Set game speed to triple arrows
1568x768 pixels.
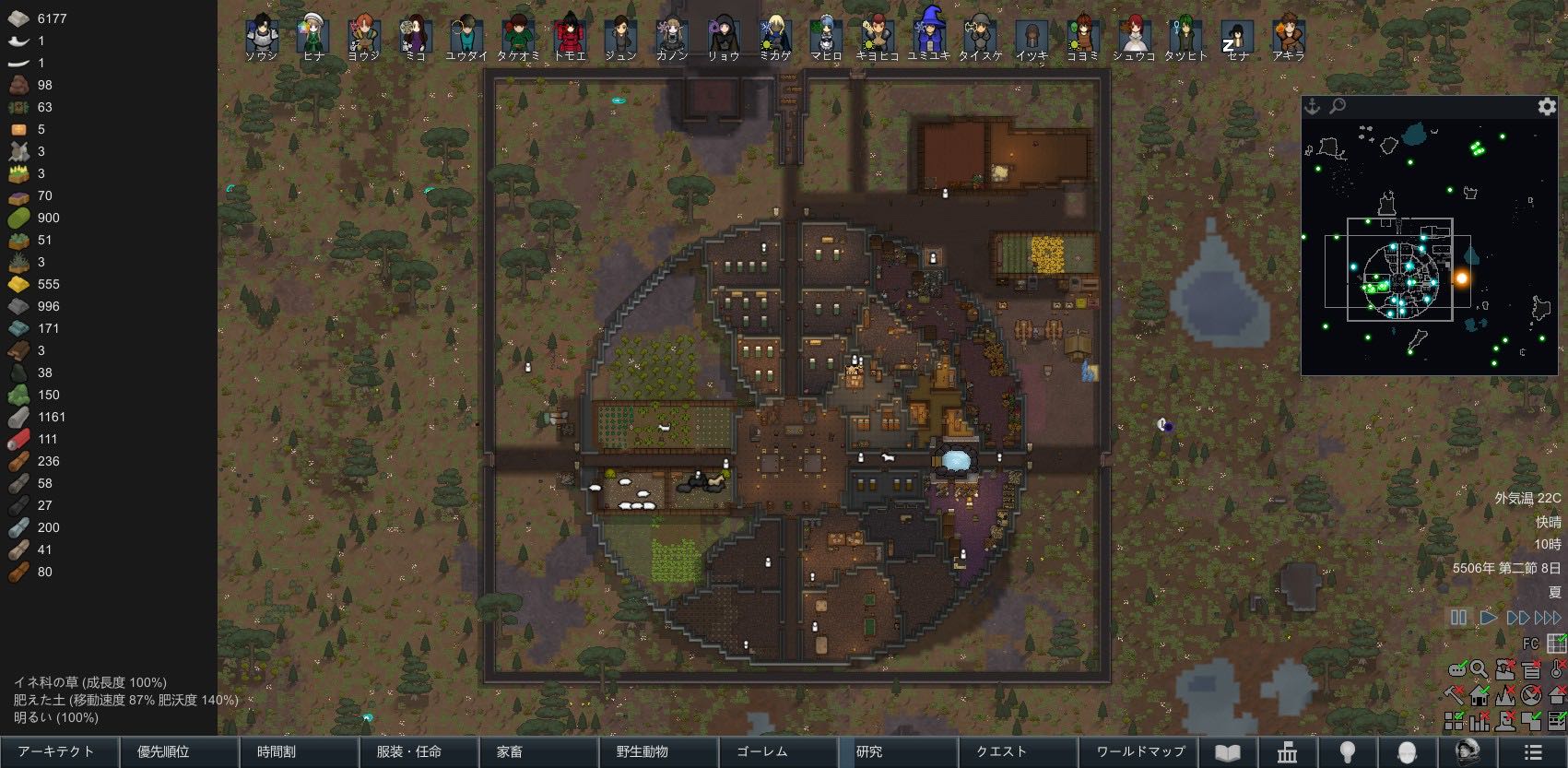(x=1549, y=618)
